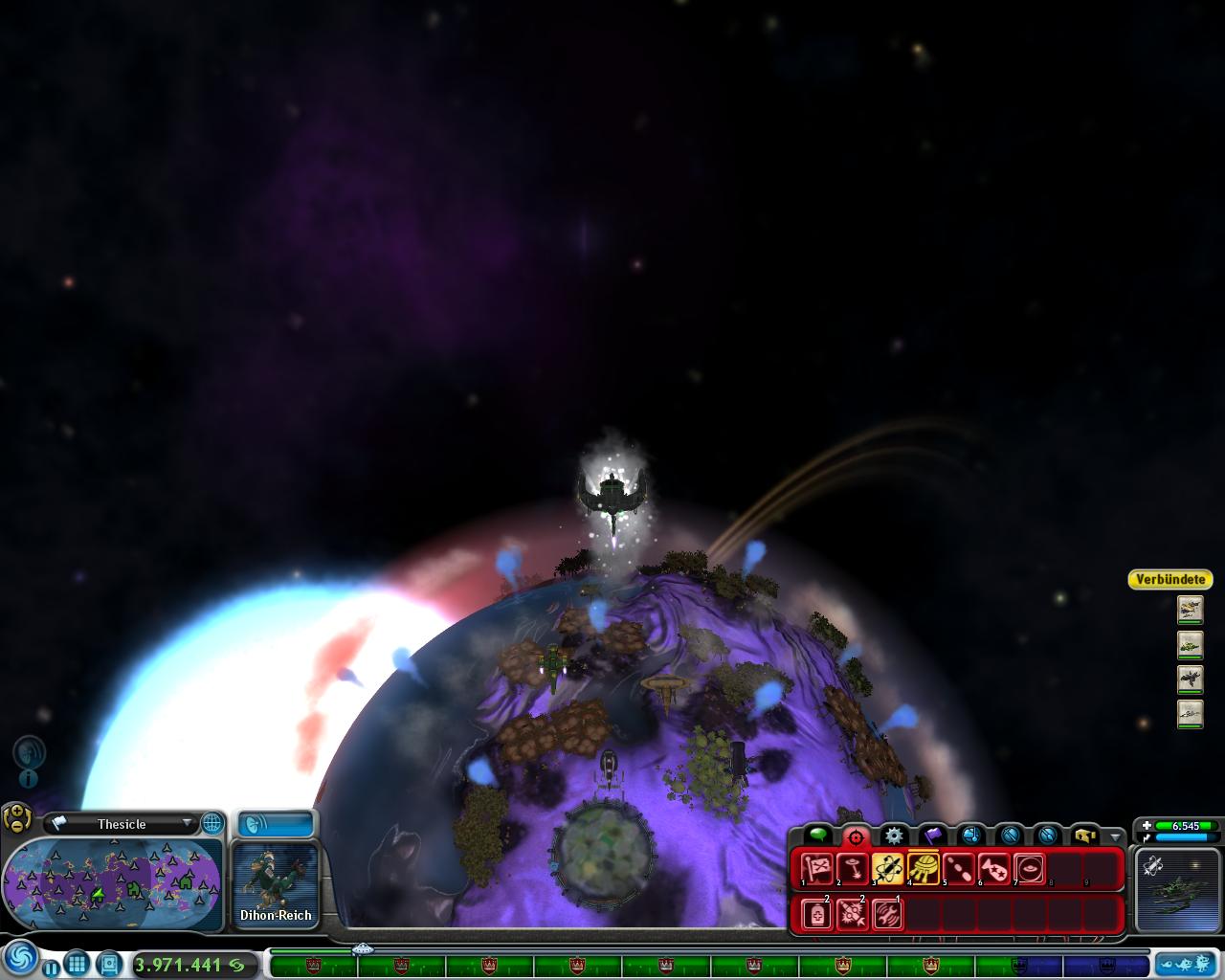Open the collections grid button
This screenshot has width=1225, height=980.
click(x=78, y=964)
